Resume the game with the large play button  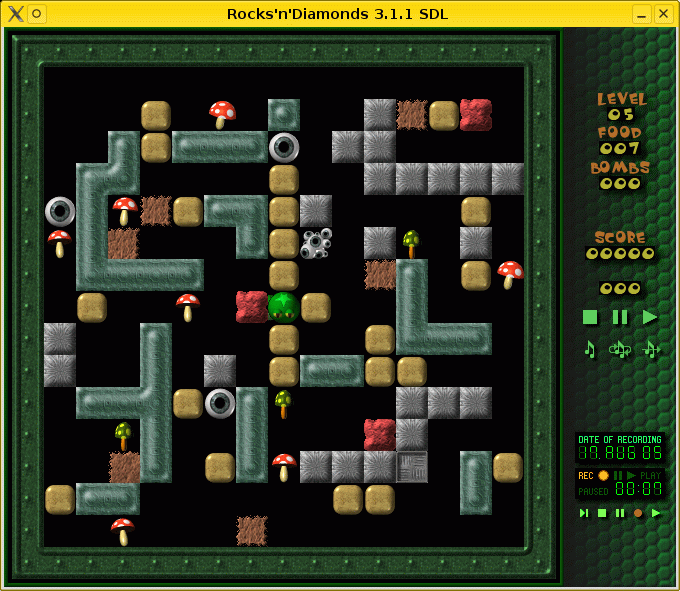coord(650,317)
